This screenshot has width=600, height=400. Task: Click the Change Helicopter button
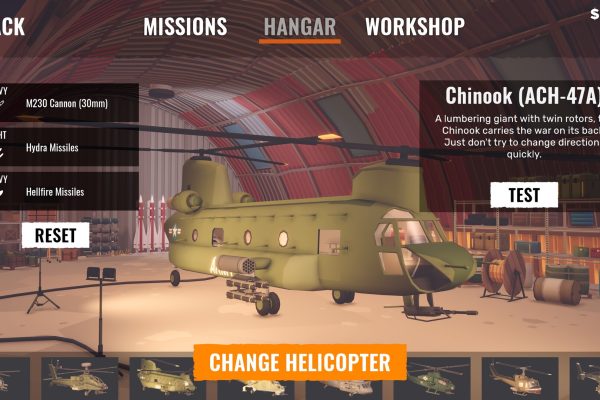(x=300, y=361)
